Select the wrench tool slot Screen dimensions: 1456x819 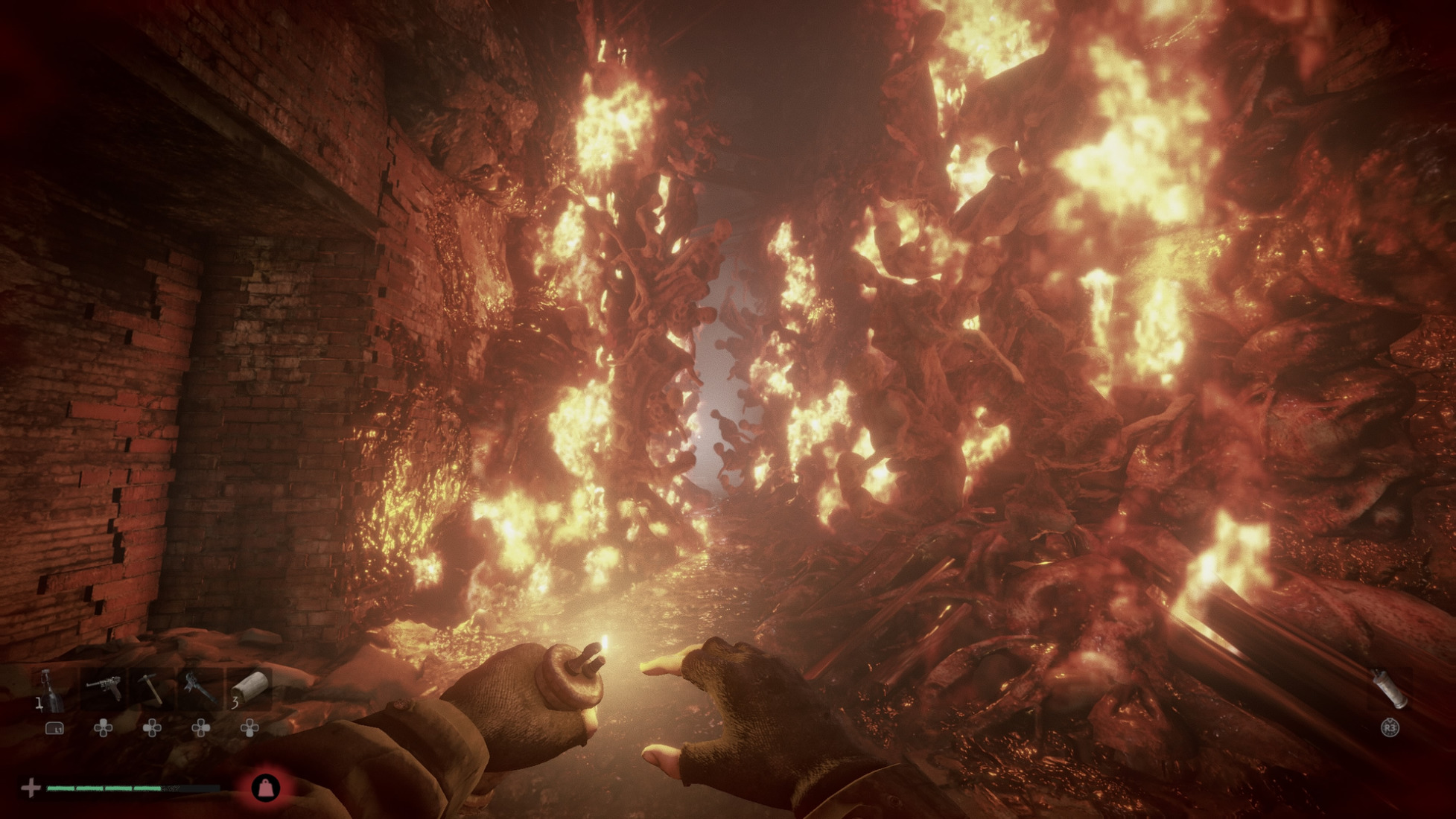pos(200,687)
